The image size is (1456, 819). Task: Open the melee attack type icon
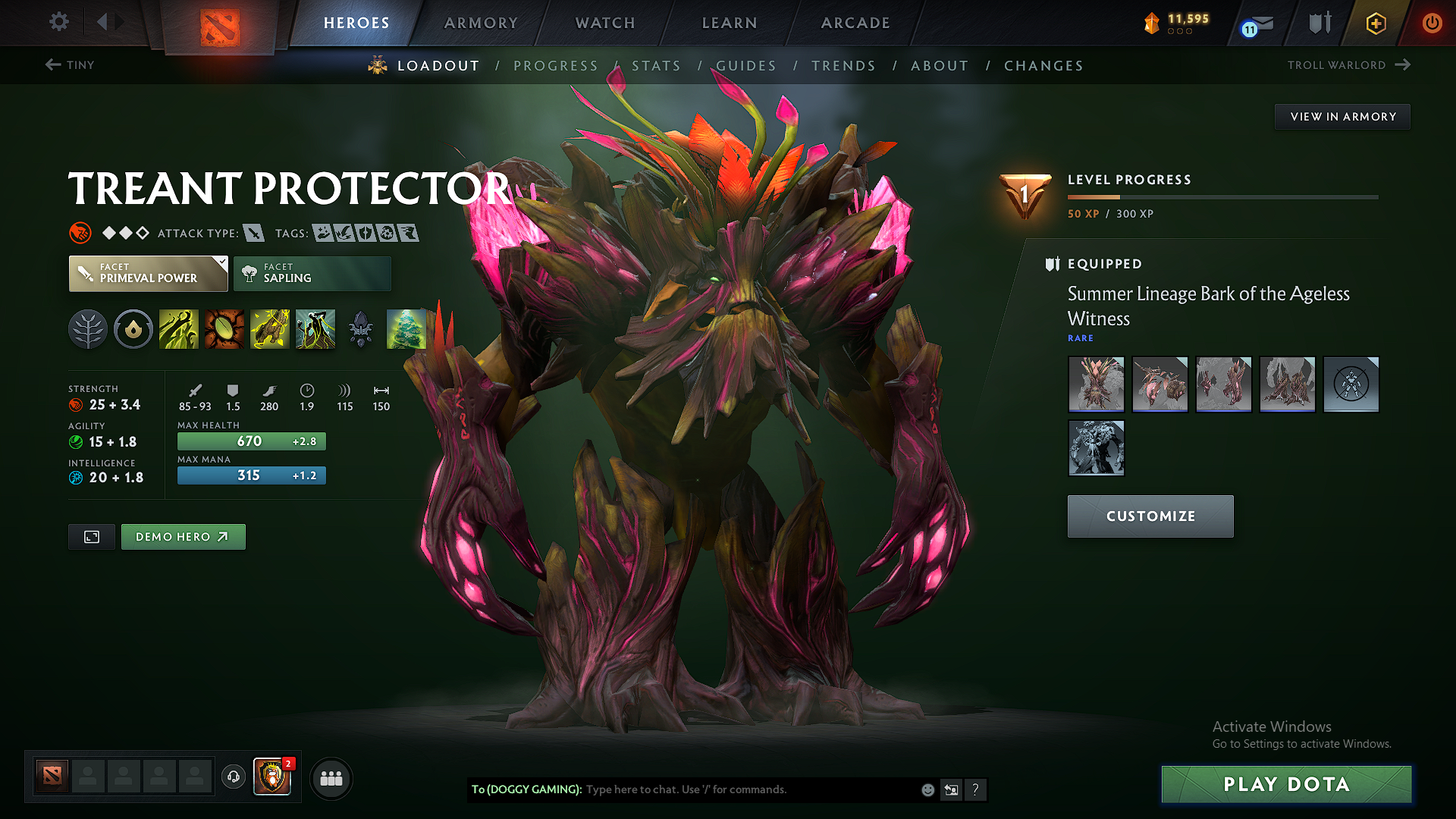coord(255,233)
